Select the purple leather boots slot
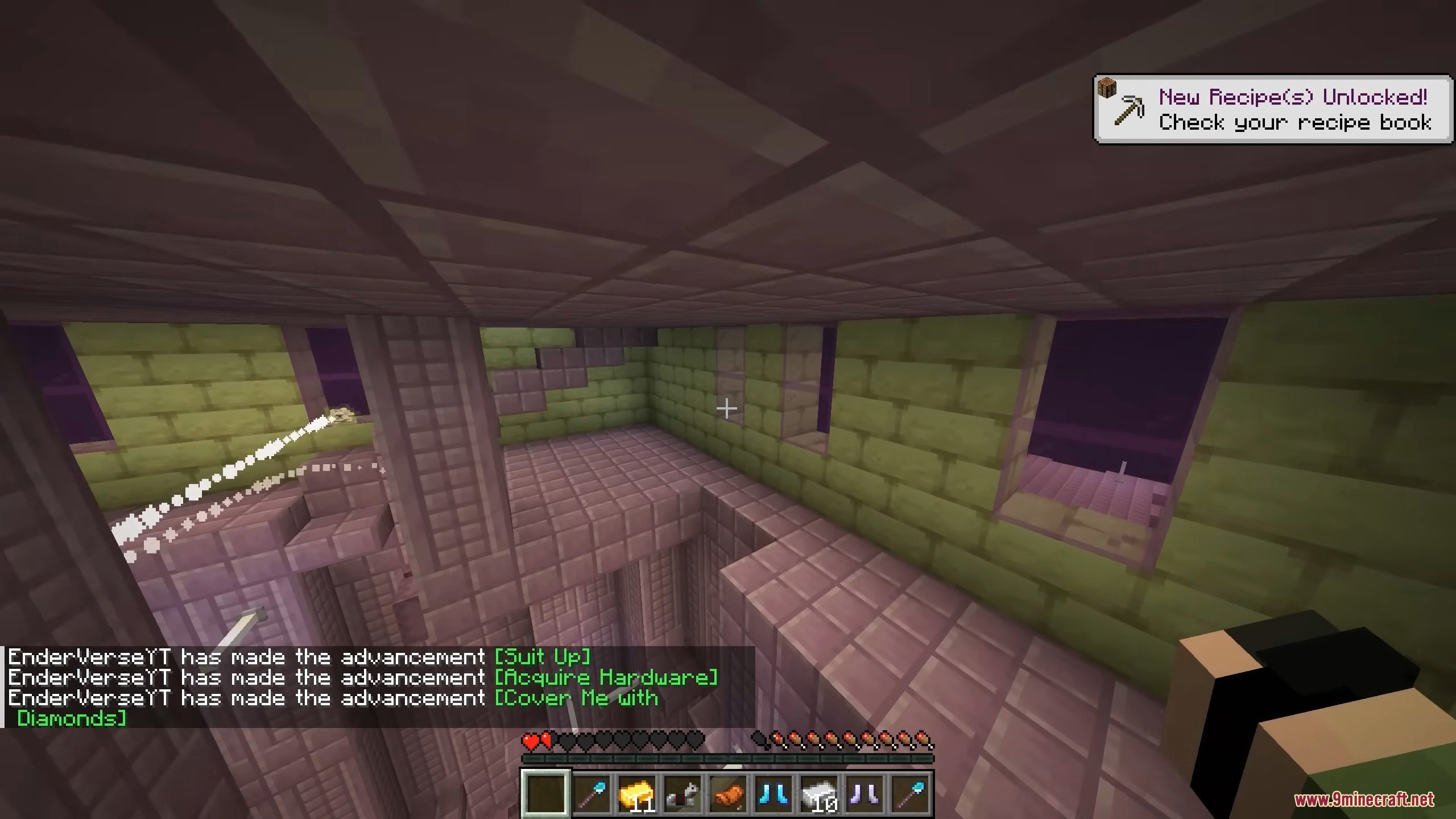The image size is (1456, 819). [865, 795]
